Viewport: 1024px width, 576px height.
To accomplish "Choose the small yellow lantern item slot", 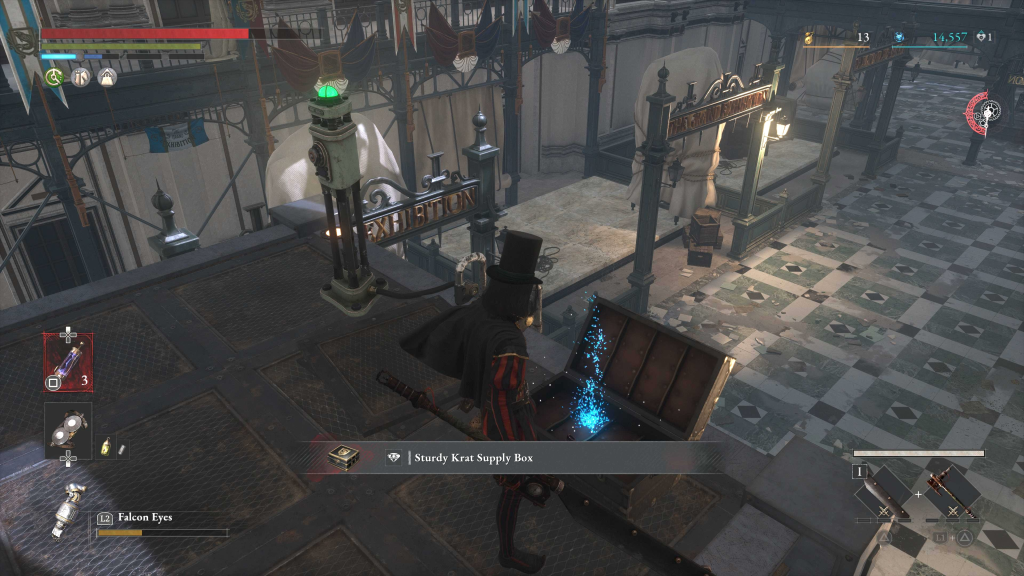I will (x=105, y=449).
